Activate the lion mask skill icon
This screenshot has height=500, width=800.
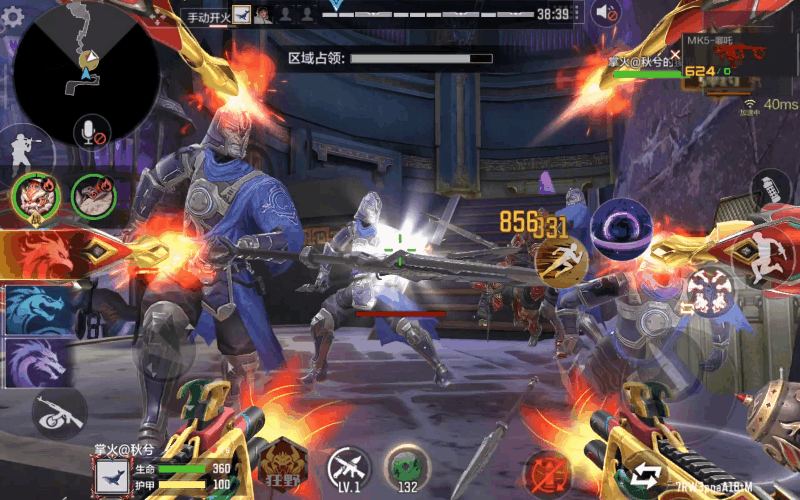(x=34, y=195)
